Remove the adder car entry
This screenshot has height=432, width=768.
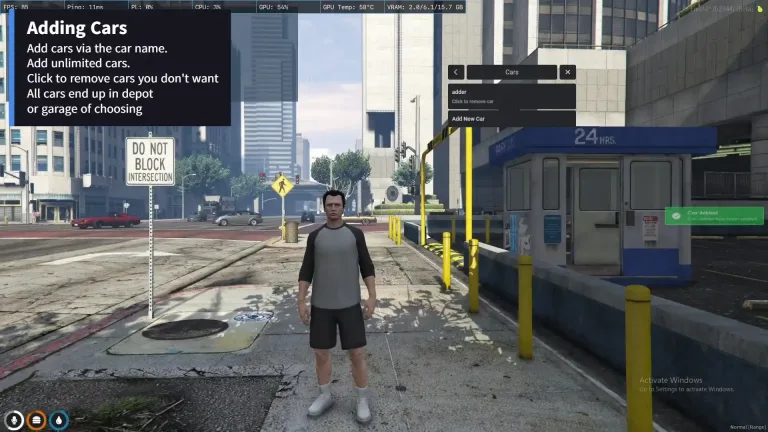tap(511, 96)
